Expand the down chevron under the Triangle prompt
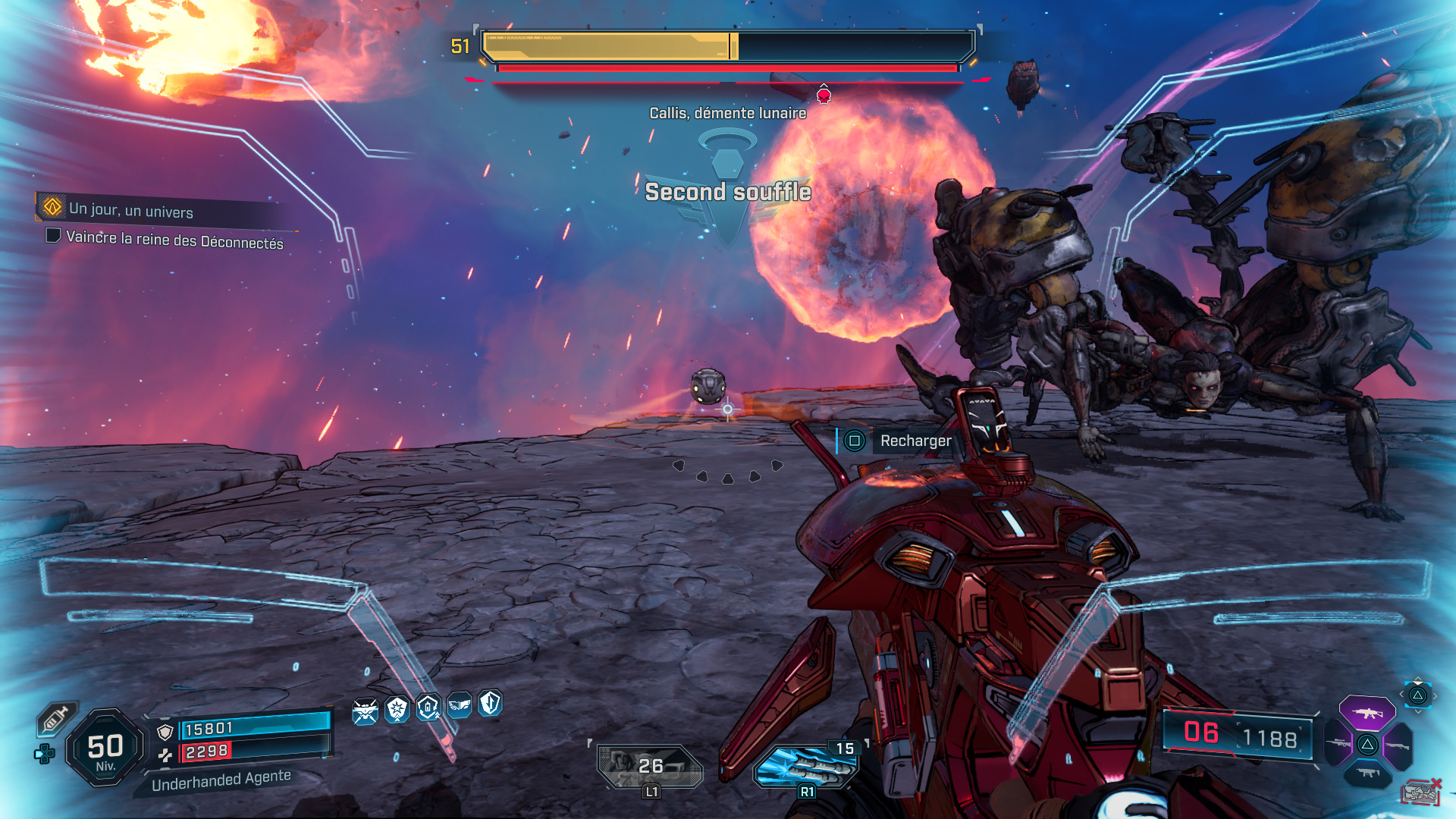The width and height of the screenshot is (1456, 819). click(x=1417, y=712)
